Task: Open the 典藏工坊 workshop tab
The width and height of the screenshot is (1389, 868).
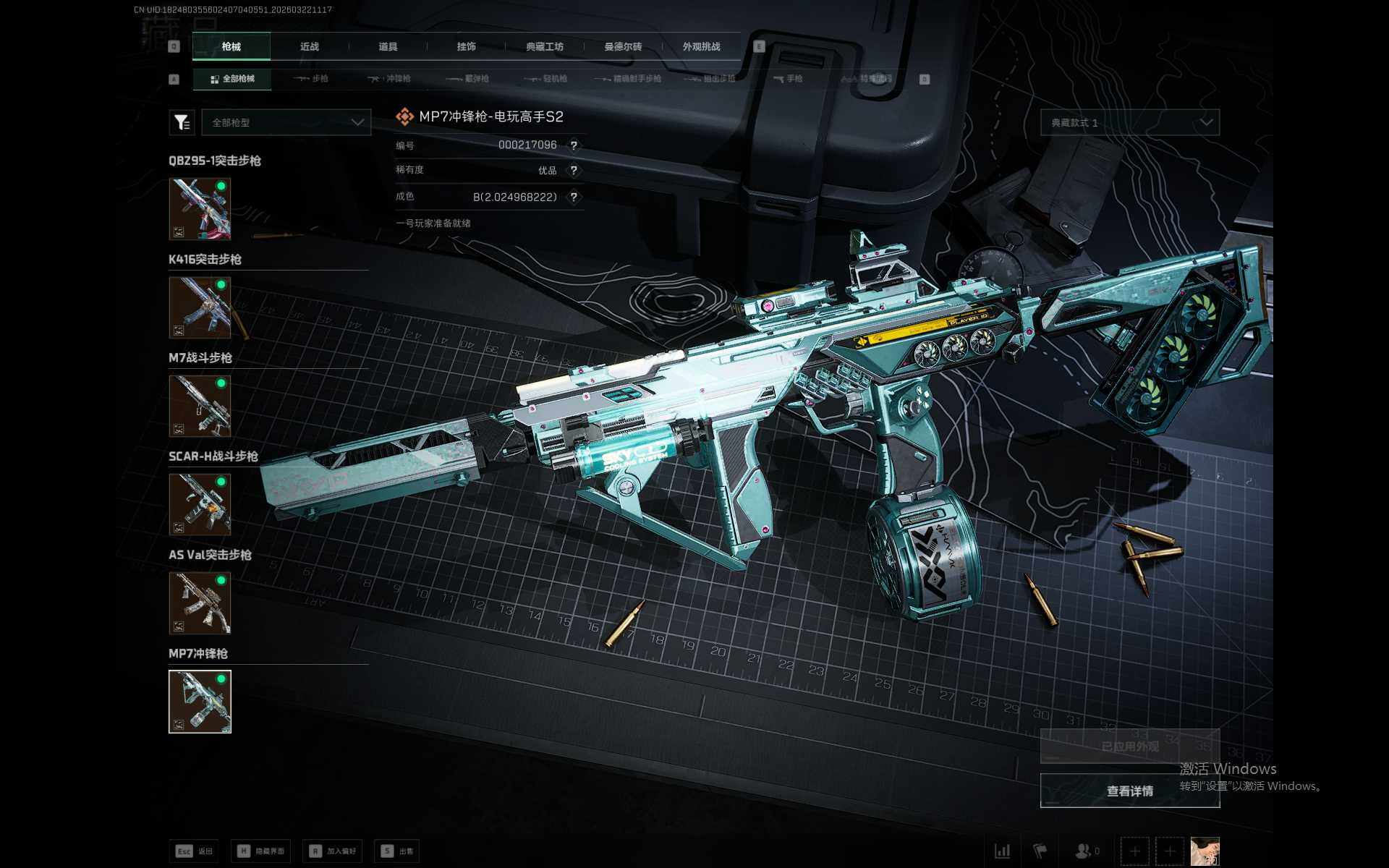Action: pos(545,46)
